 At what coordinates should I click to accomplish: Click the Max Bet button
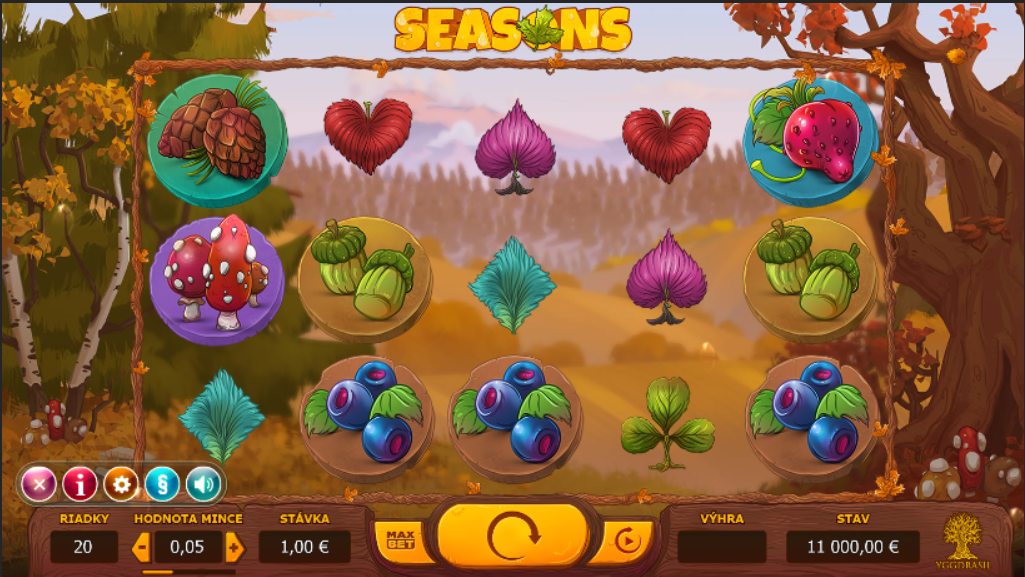coord(400,540)
